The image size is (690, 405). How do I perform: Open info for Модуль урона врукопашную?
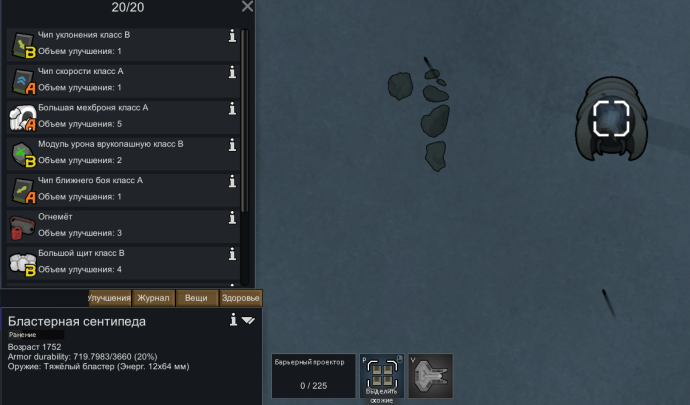point(232,145)
